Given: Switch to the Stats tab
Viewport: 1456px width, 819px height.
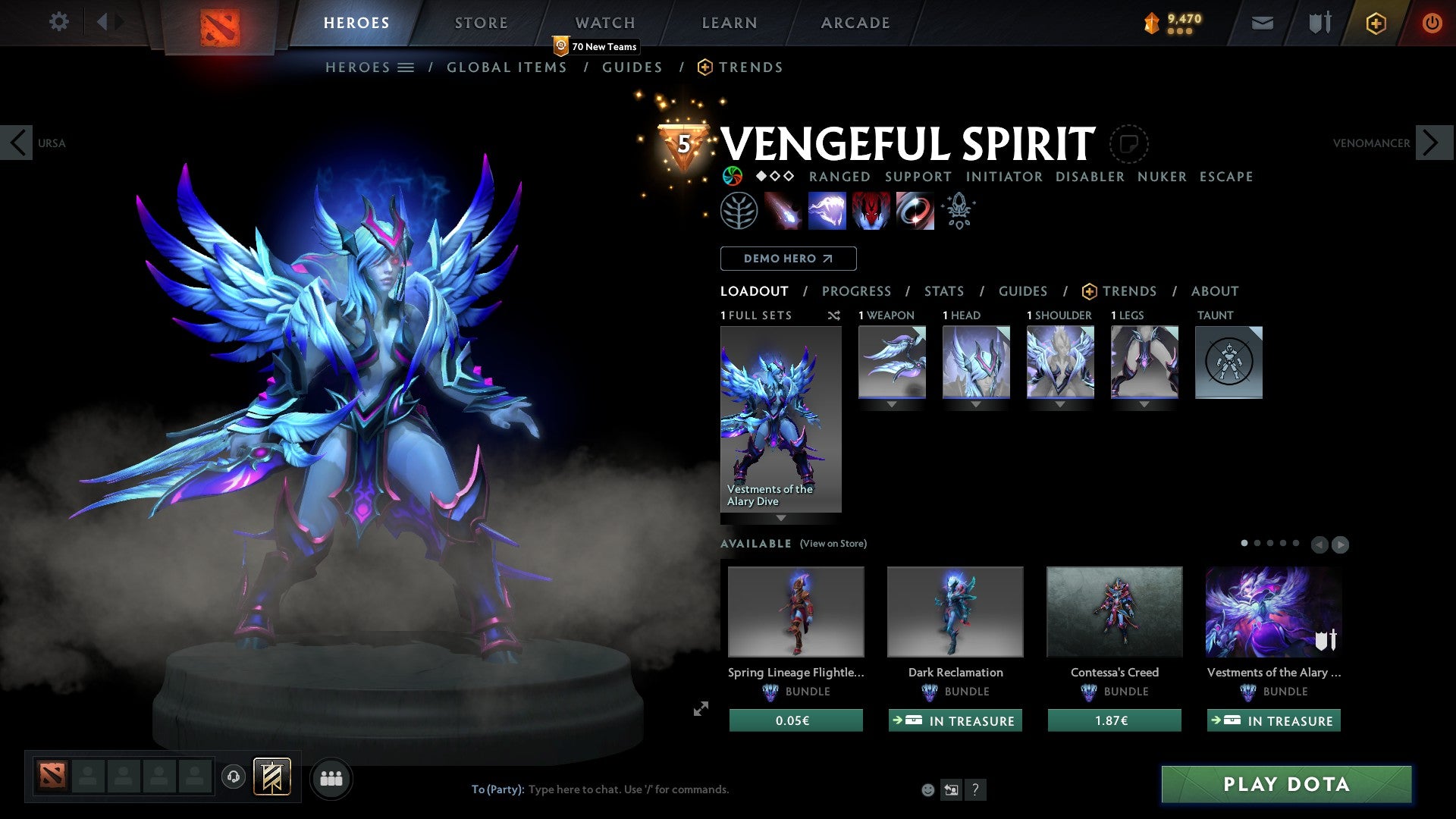Looking at the screenshot, I should click(943, 290).
